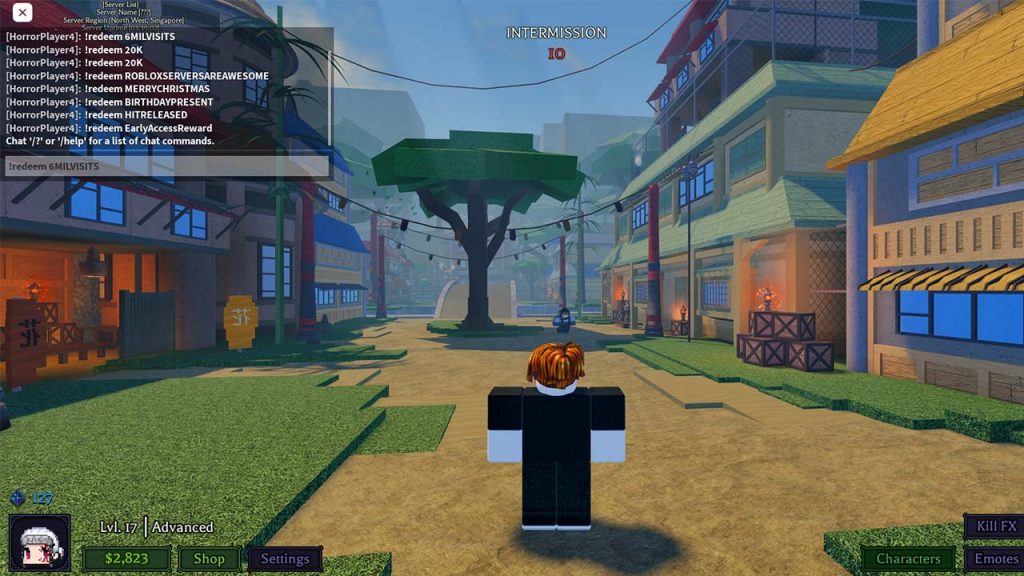Open the Settings menu

point(285,559)
